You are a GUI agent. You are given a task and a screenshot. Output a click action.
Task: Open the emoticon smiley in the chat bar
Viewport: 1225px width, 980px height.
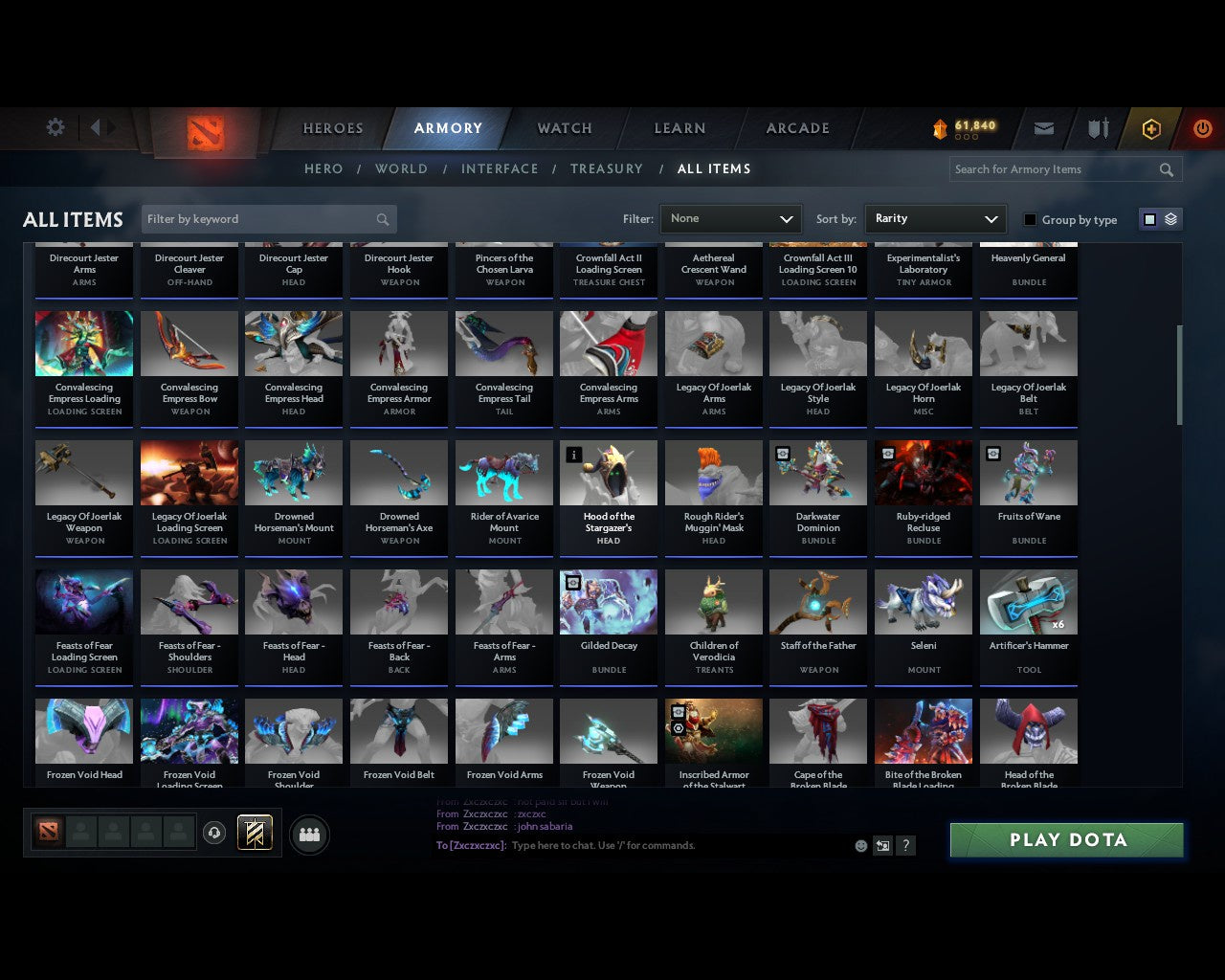860,846
